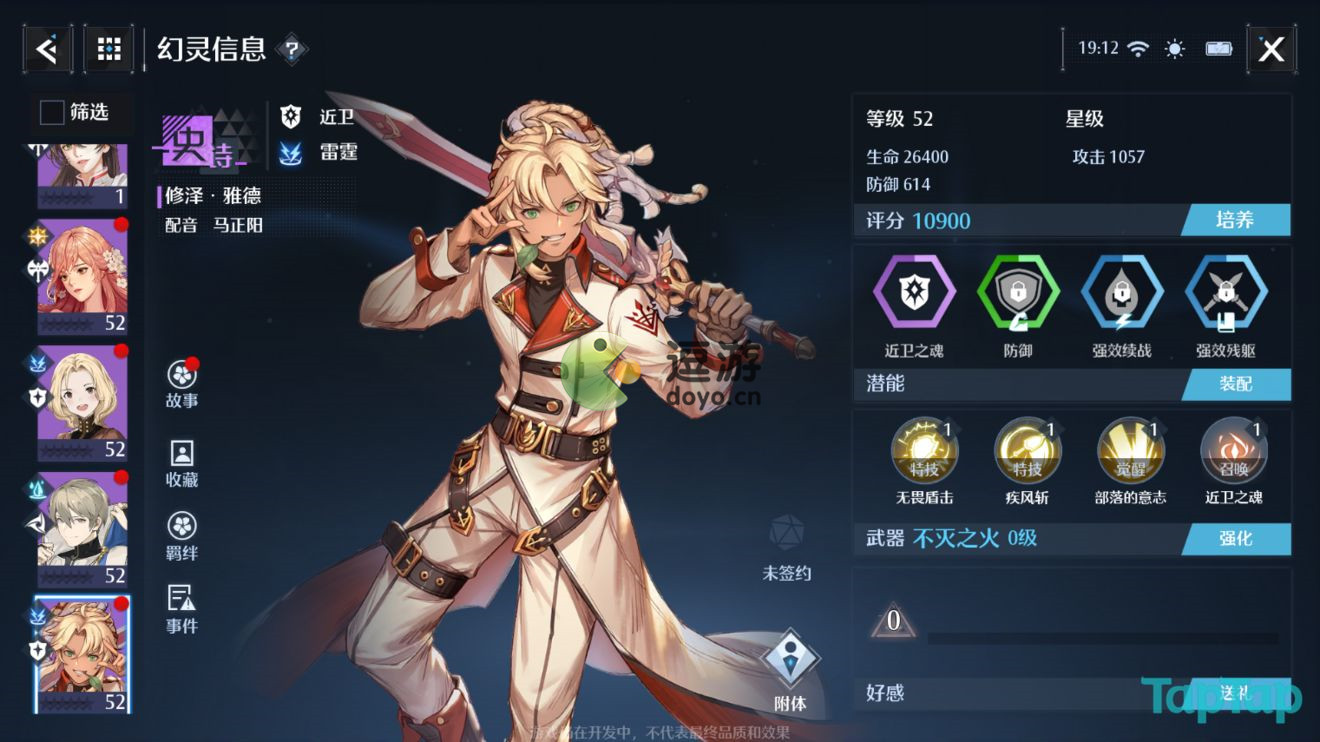Open the help question mark icon
1320x742 pixels.
(x=292, y=48)
